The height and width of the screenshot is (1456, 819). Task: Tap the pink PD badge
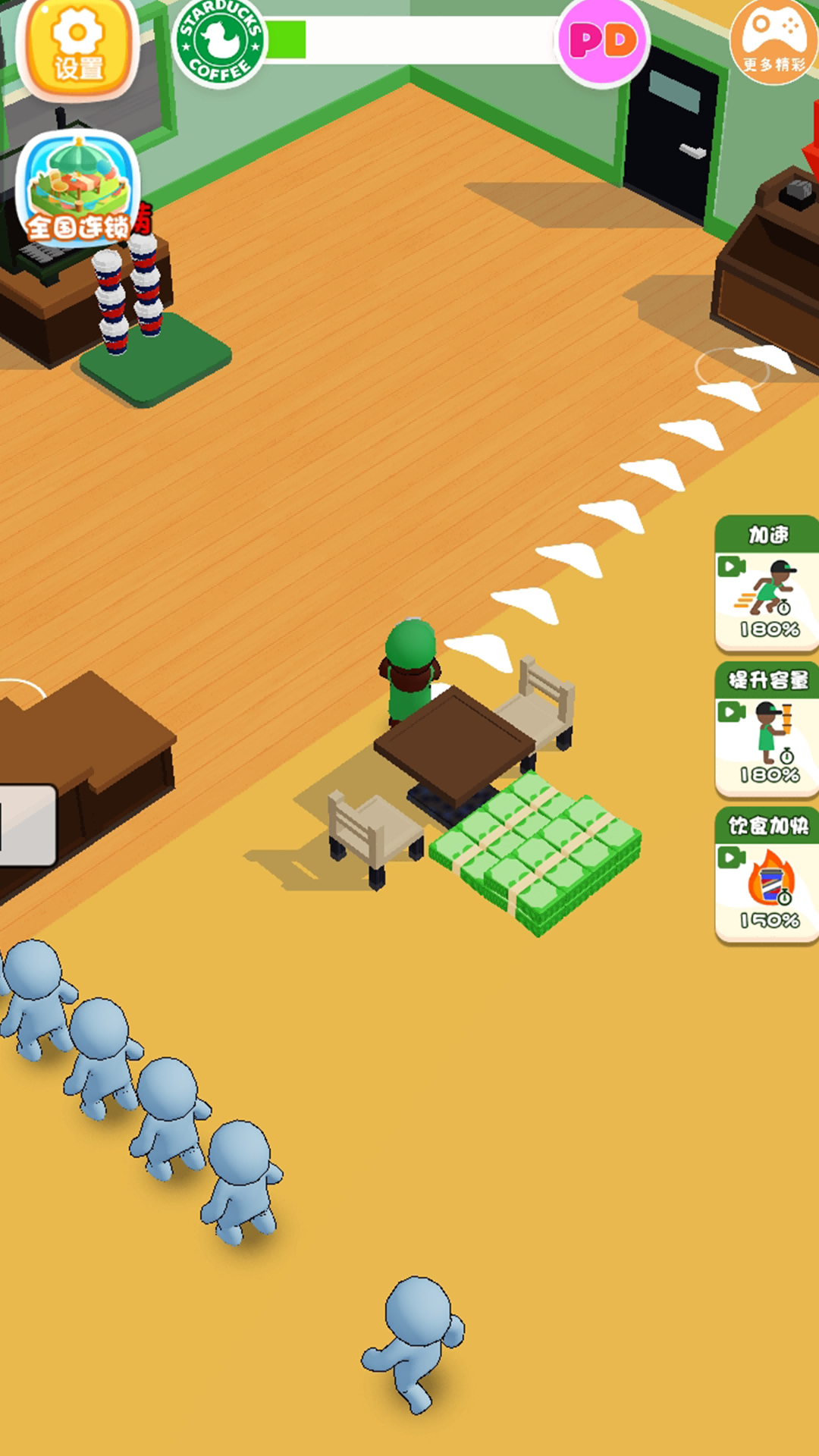tap(603, 42)
